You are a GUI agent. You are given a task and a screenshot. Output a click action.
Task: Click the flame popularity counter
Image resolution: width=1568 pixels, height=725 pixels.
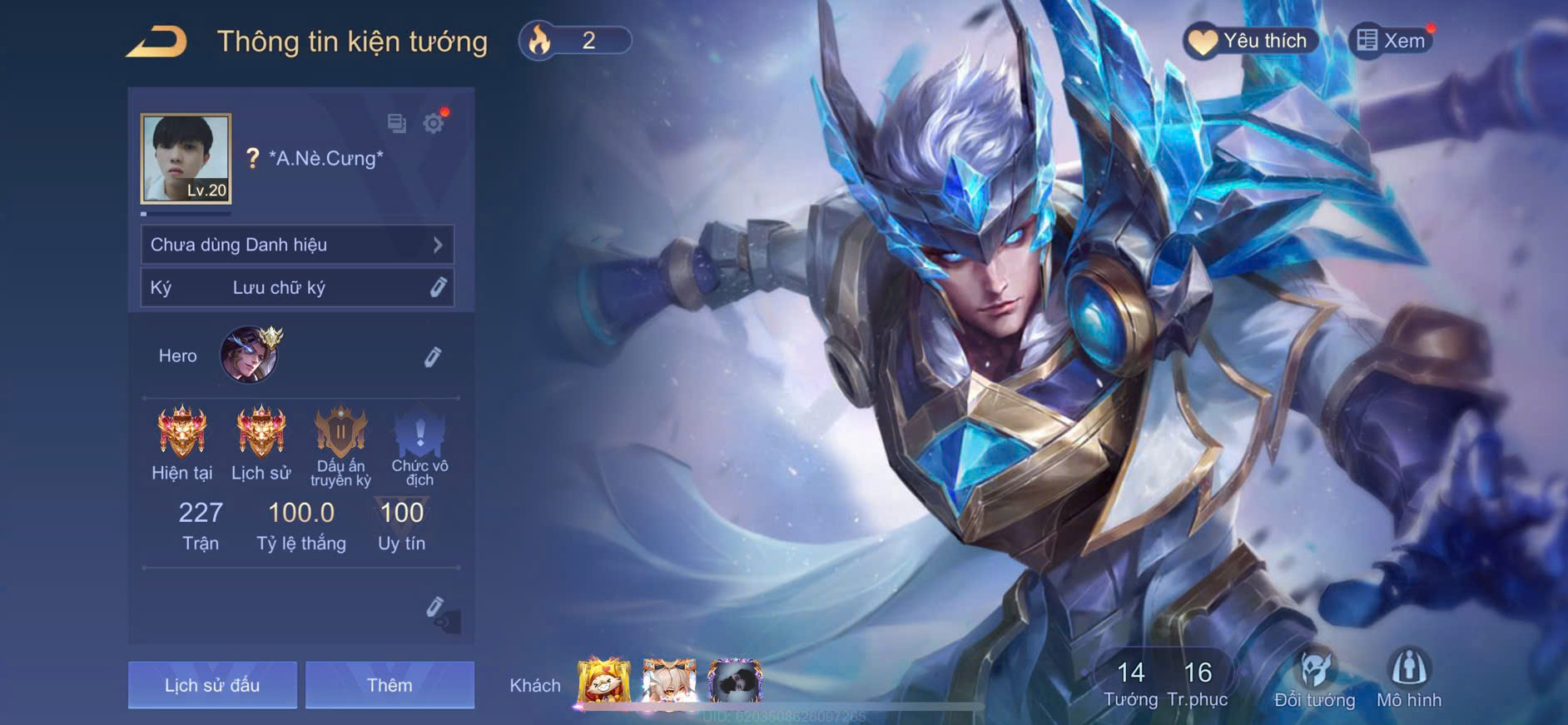click(574, 41)
